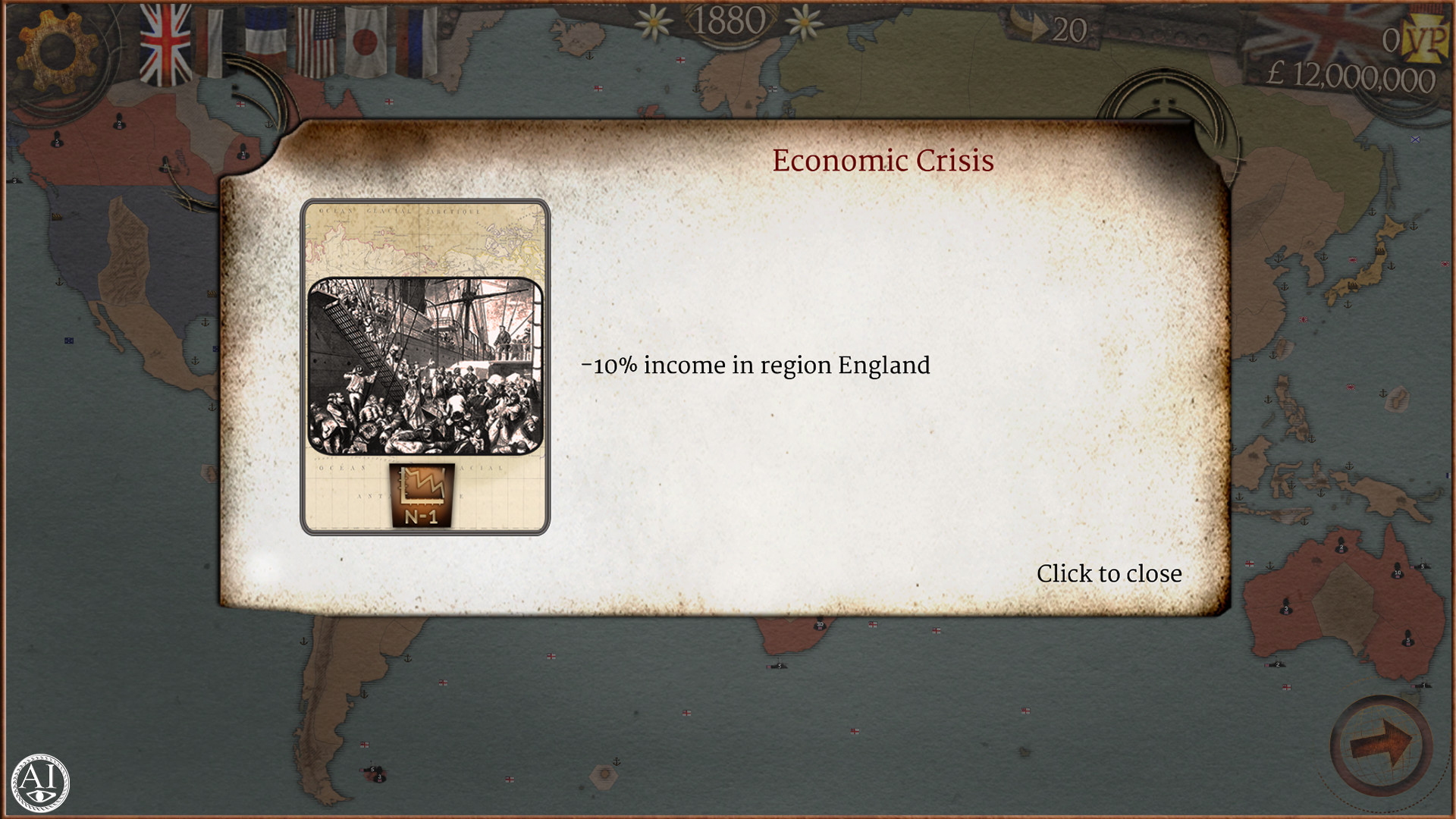Click the Economic Crisis title text

[x=882, y=161]
